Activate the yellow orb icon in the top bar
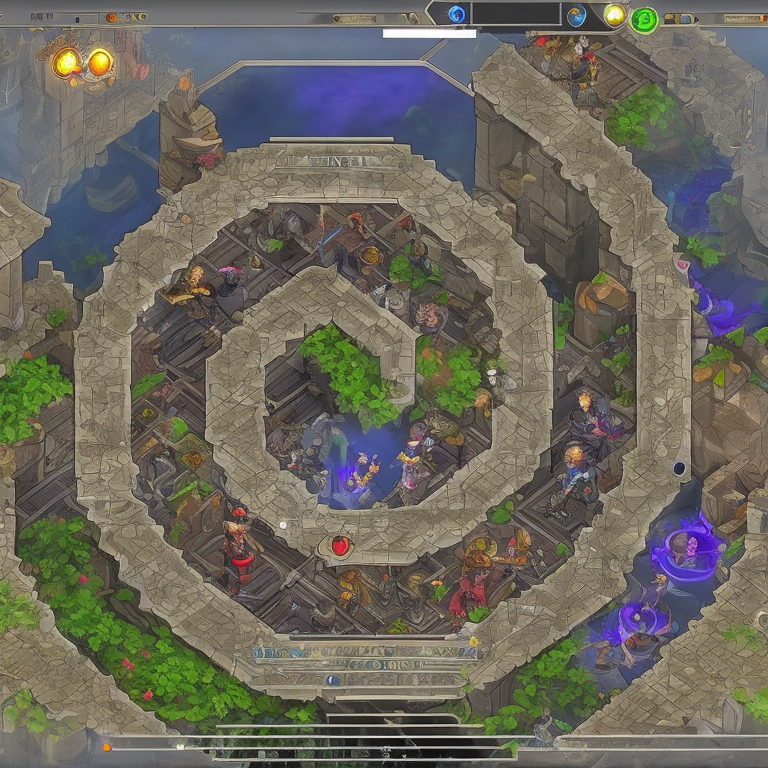This screenshot has height=768, width=768. click(615, 14)
